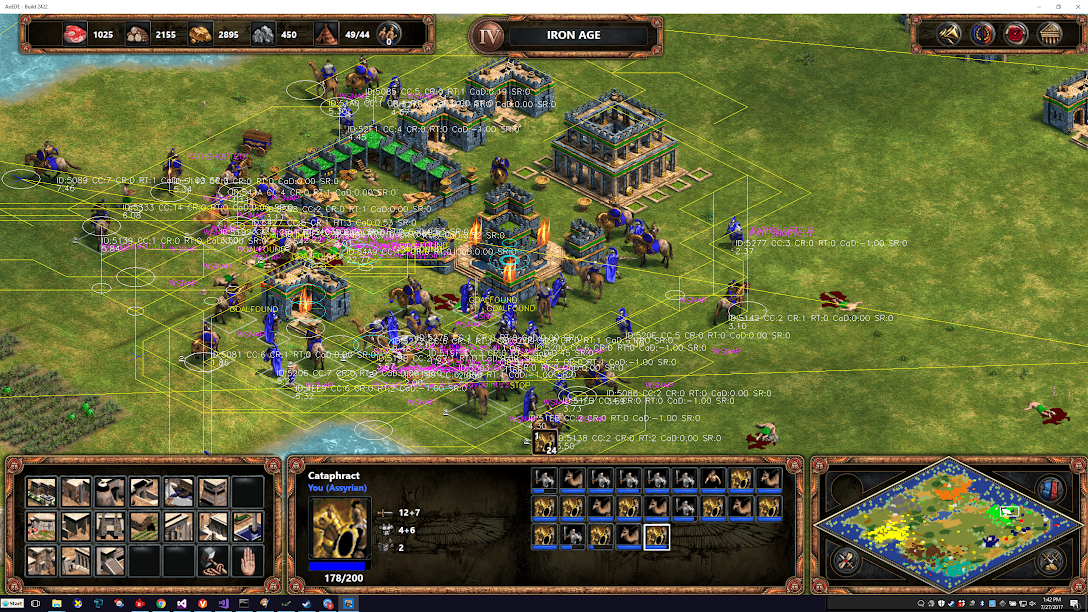Screen dimensions: 1088x612
Task: Click the large Cataphract portrait
Action: pyautogui.click(x=340, y=527)
